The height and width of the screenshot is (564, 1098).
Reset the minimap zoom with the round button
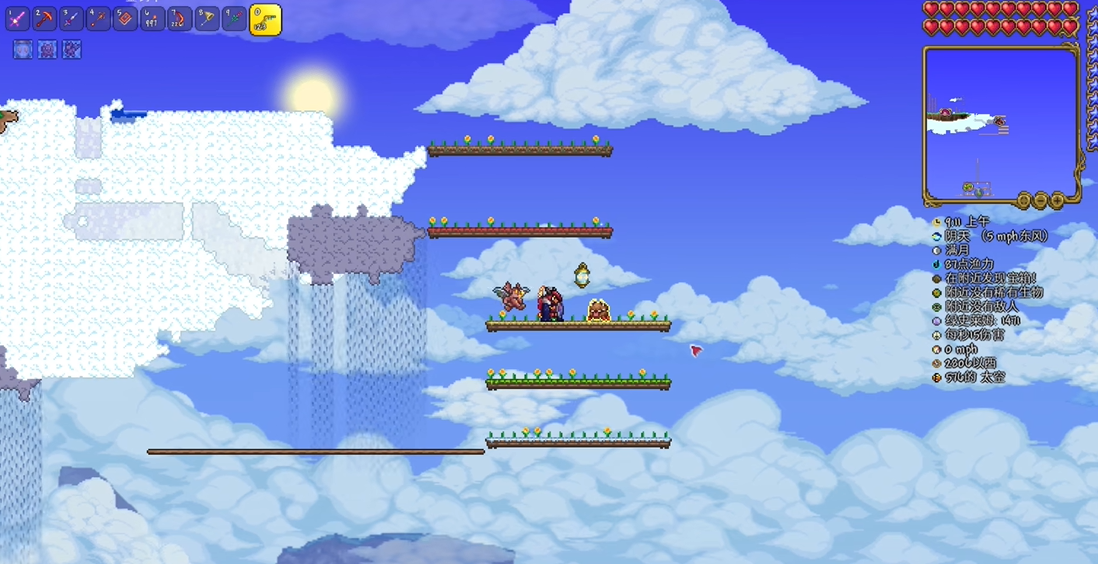pyautogui.click(x=1023, y=201)
